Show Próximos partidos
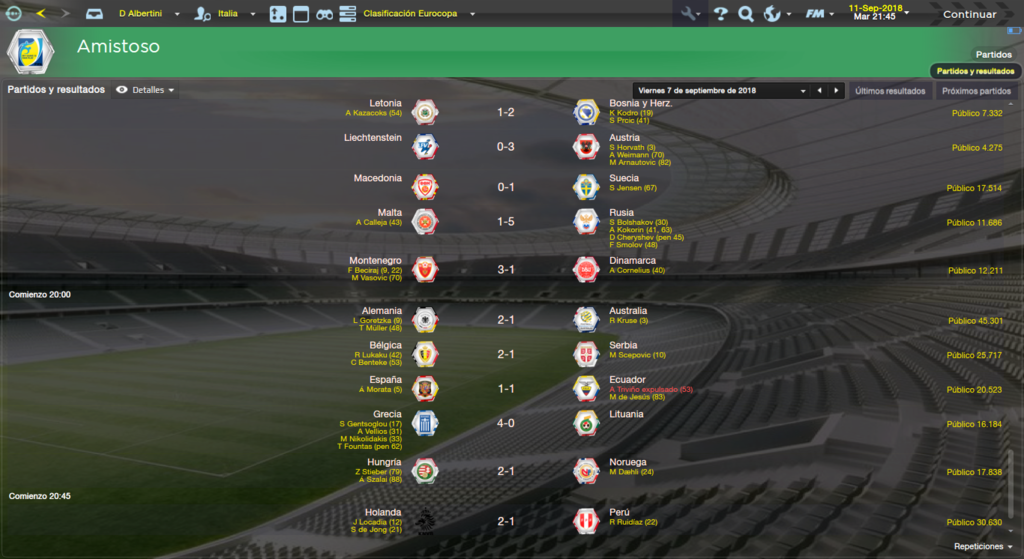The height and width of the screenshot is (559, 1024). (976, 90)
